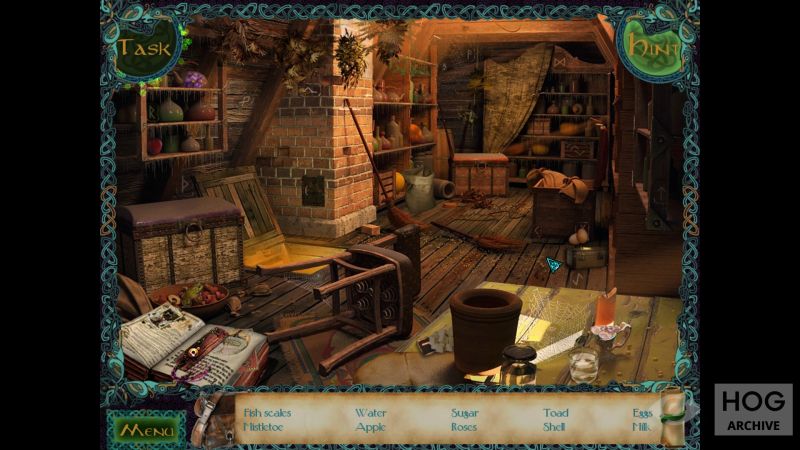
Task: Click the Sugar list entry
Action: click(465, 413)
